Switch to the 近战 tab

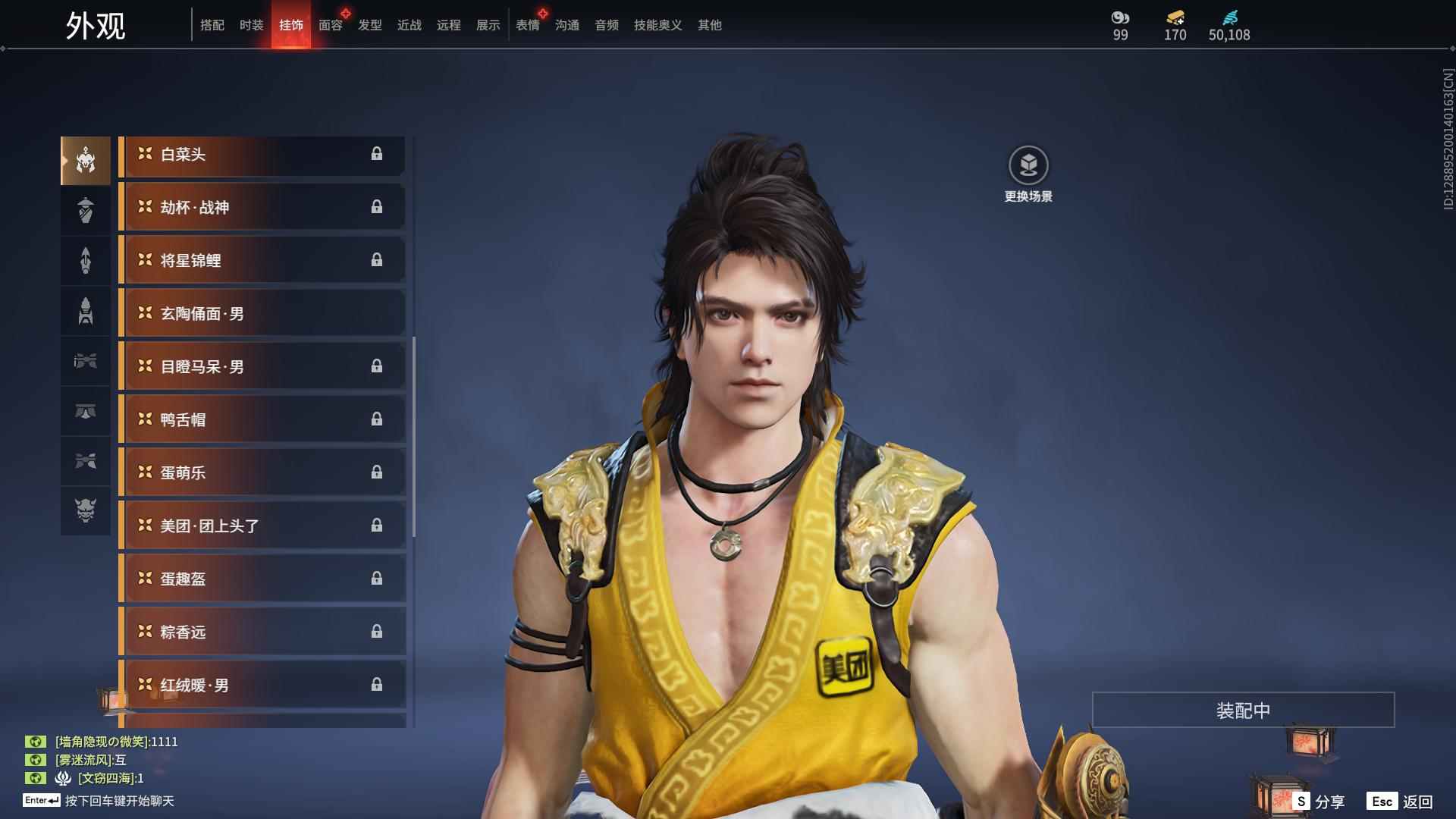(x=409, y=25)
